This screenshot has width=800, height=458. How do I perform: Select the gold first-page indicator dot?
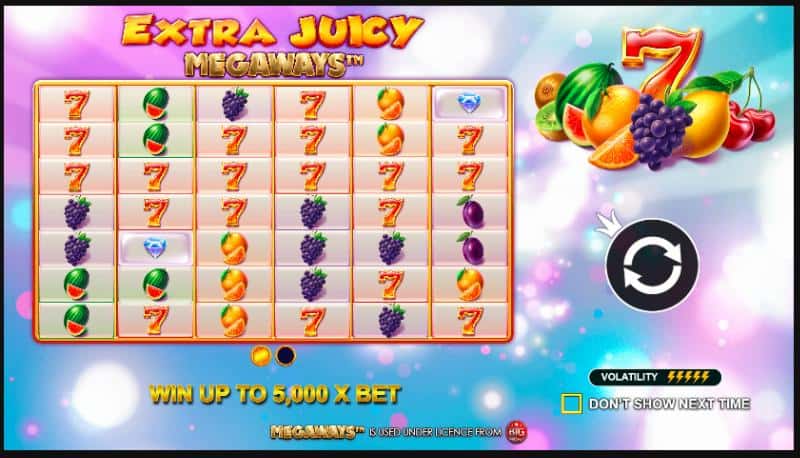tap(260, 355)
